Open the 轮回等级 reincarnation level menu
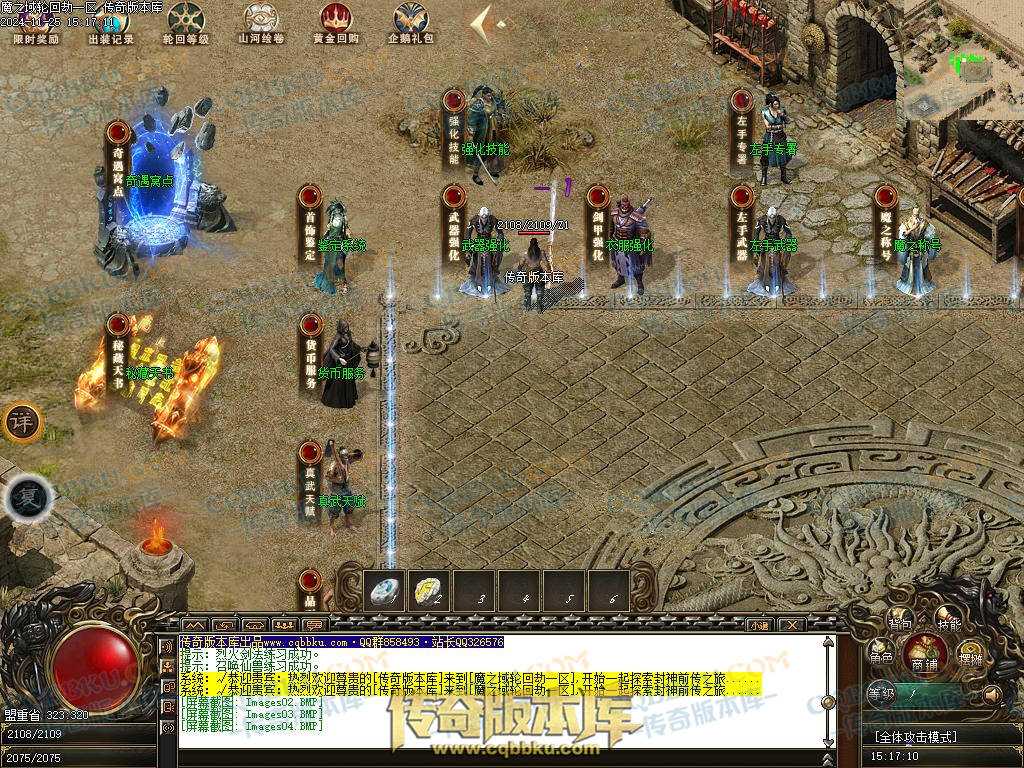The height and width of the screenshot is (768, 1024). click(185, 21)
